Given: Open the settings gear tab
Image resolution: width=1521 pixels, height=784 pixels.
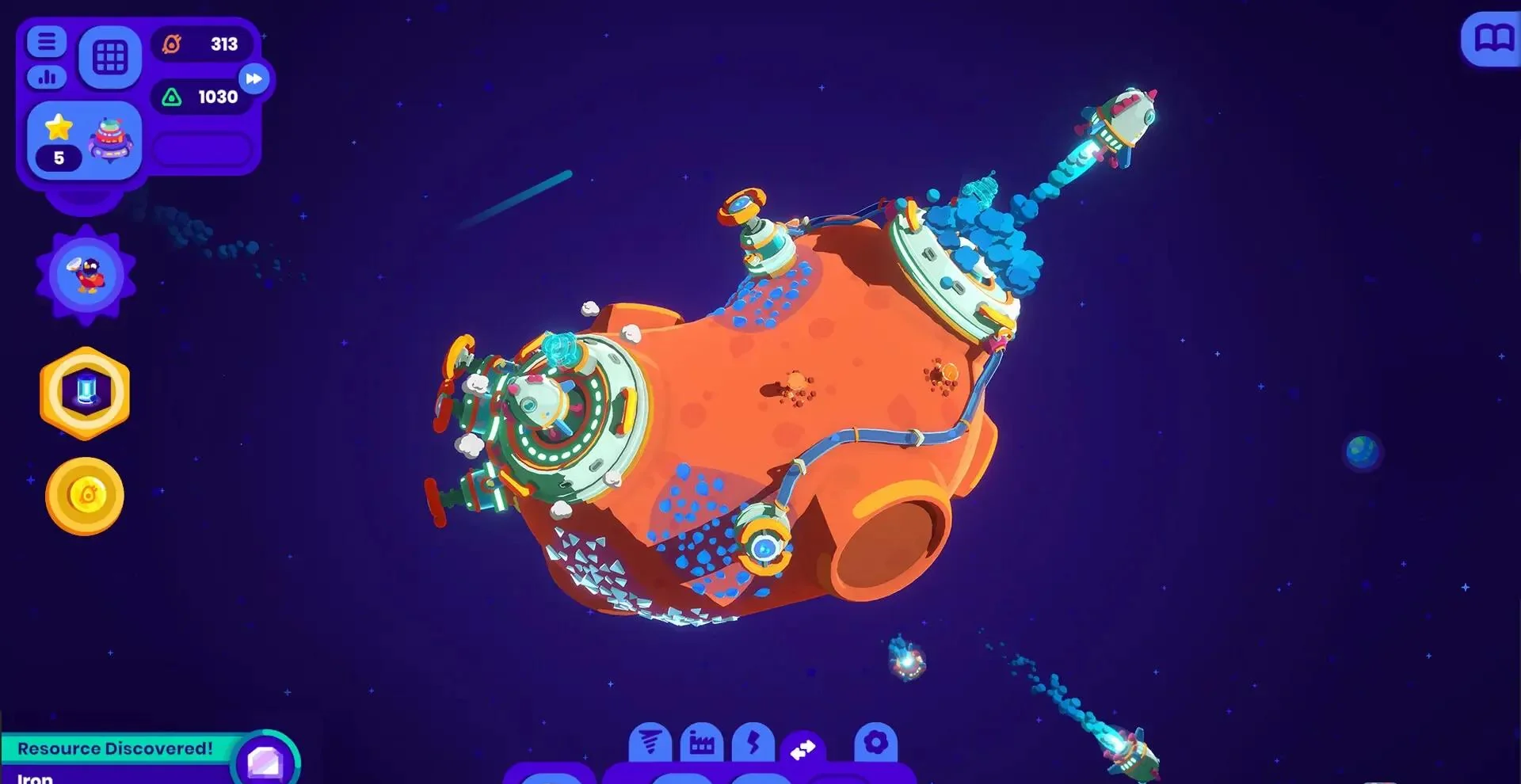Looking at the screenshot, I should [x=875, y=743].
